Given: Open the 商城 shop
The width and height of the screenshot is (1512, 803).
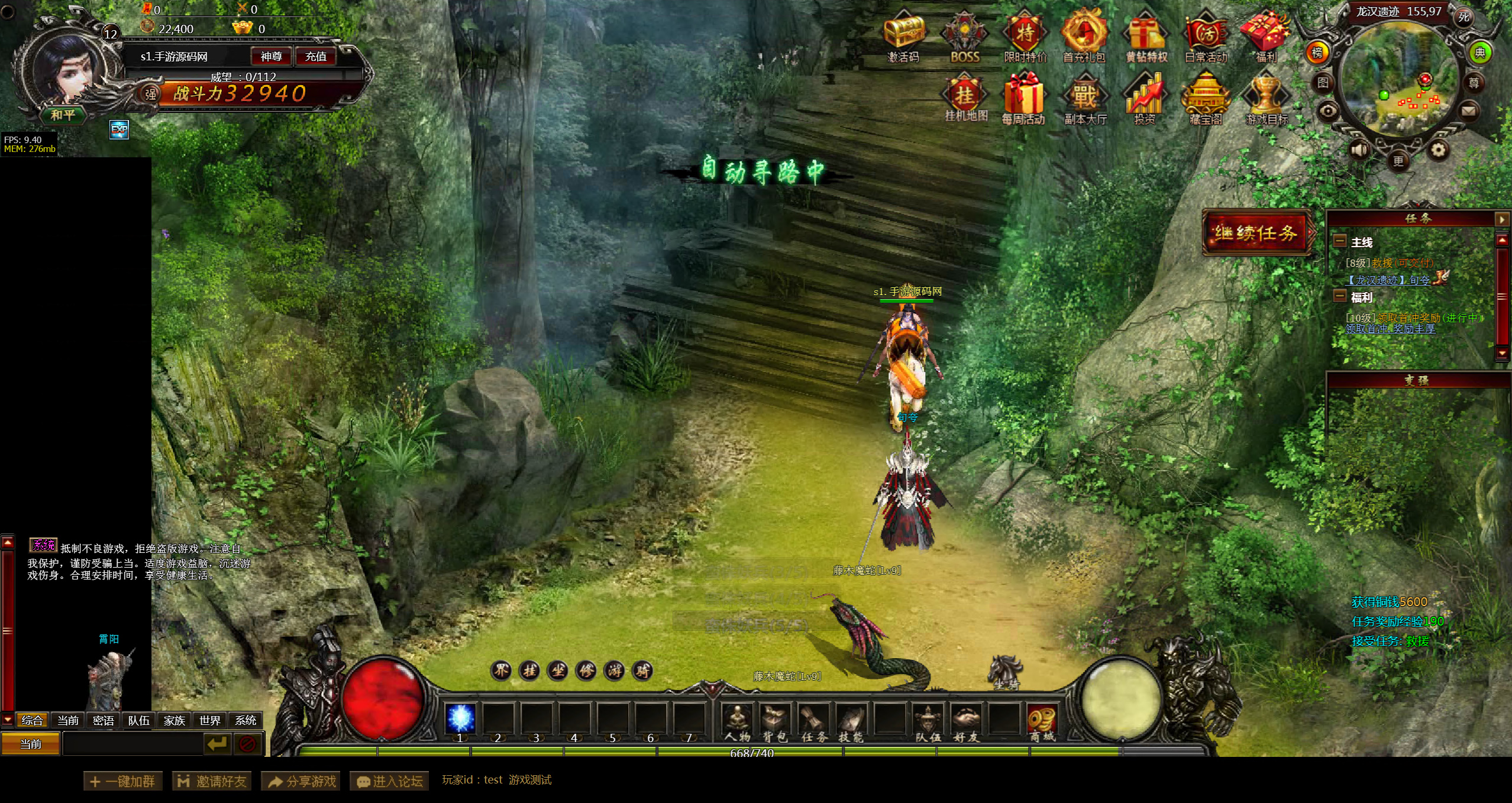Looking at the screenshot, I should tap(1042, 721).
